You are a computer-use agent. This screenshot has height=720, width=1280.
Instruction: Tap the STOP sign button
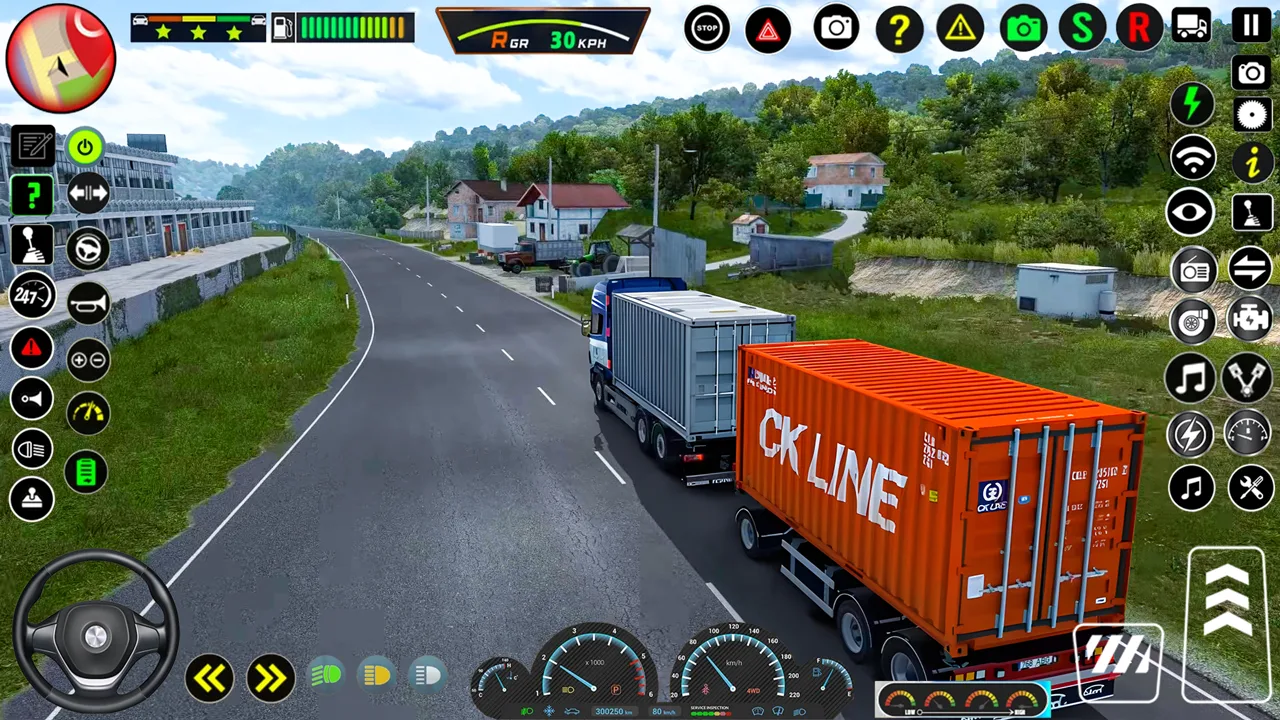(707, 28)
